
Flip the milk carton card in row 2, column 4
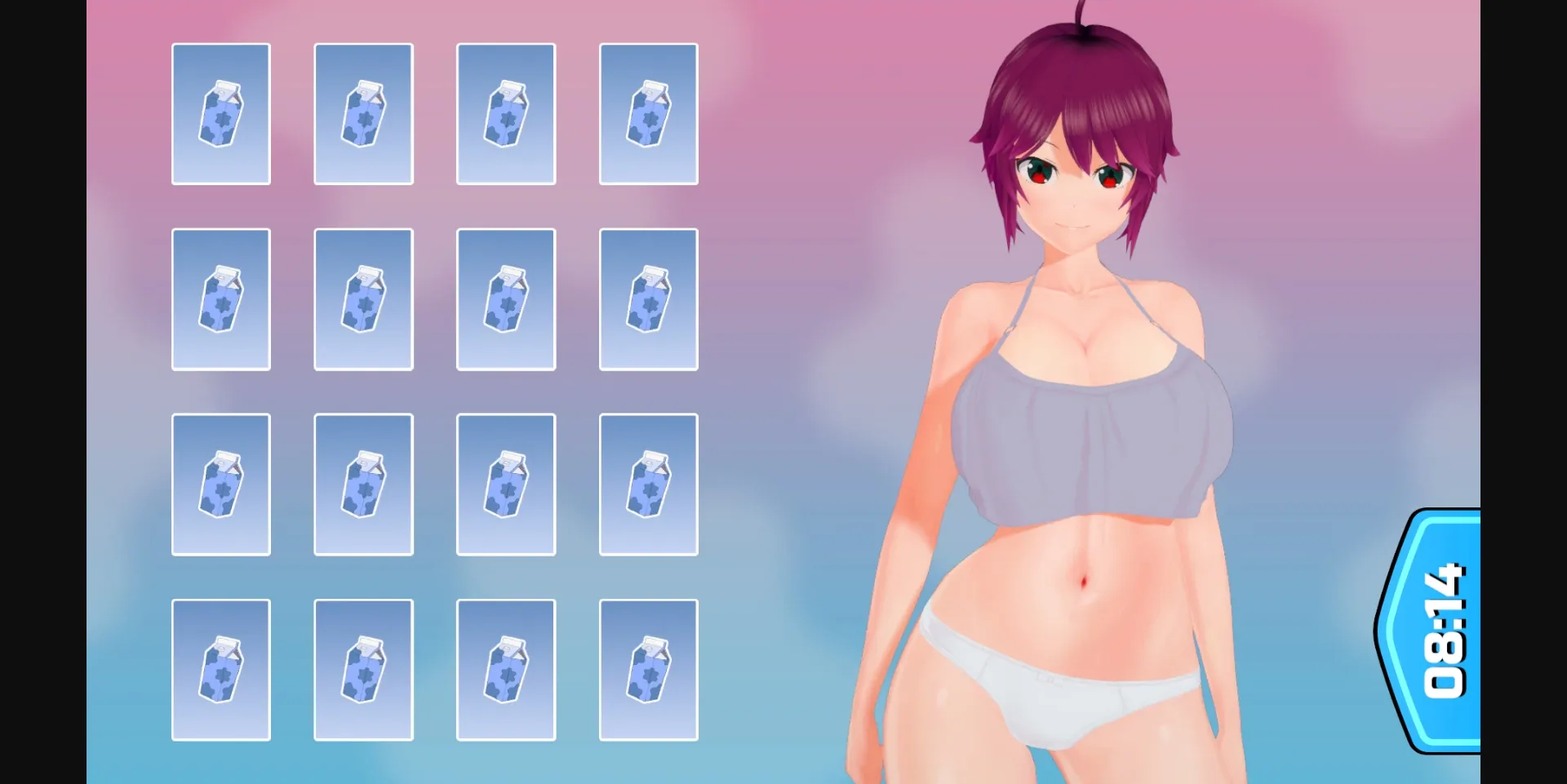(x=649, y=299)
